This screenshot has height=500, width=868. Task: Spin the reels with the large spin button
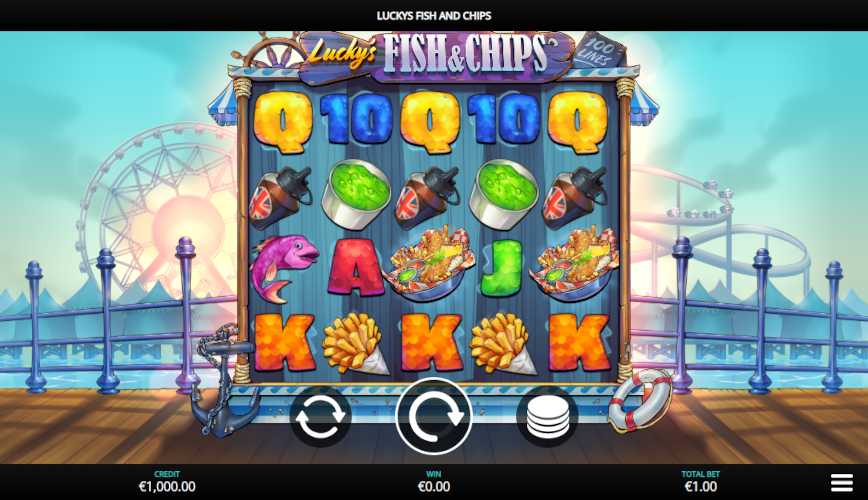point(434,416)
